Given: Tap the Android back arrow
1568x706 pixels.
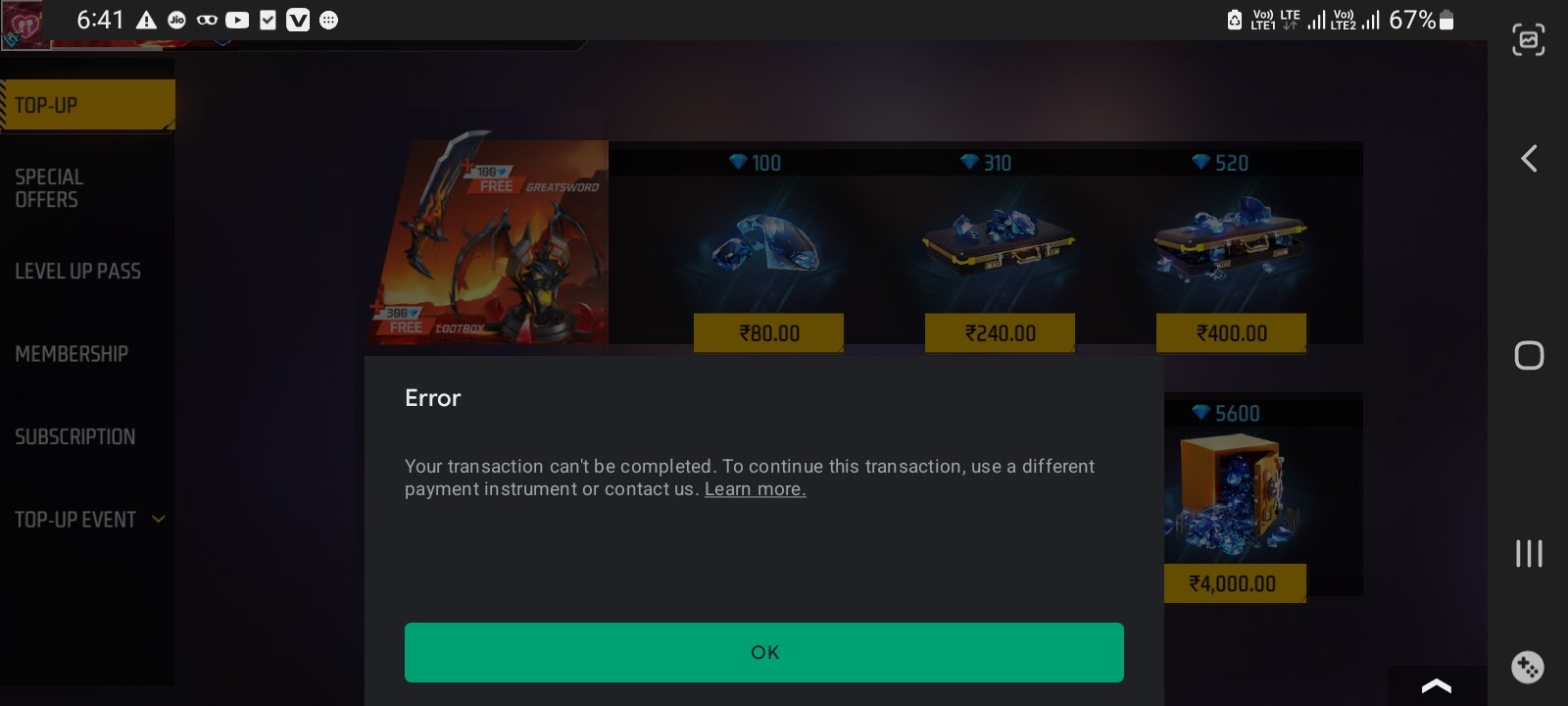Looking at the screenshot, I should (1528, 158).
